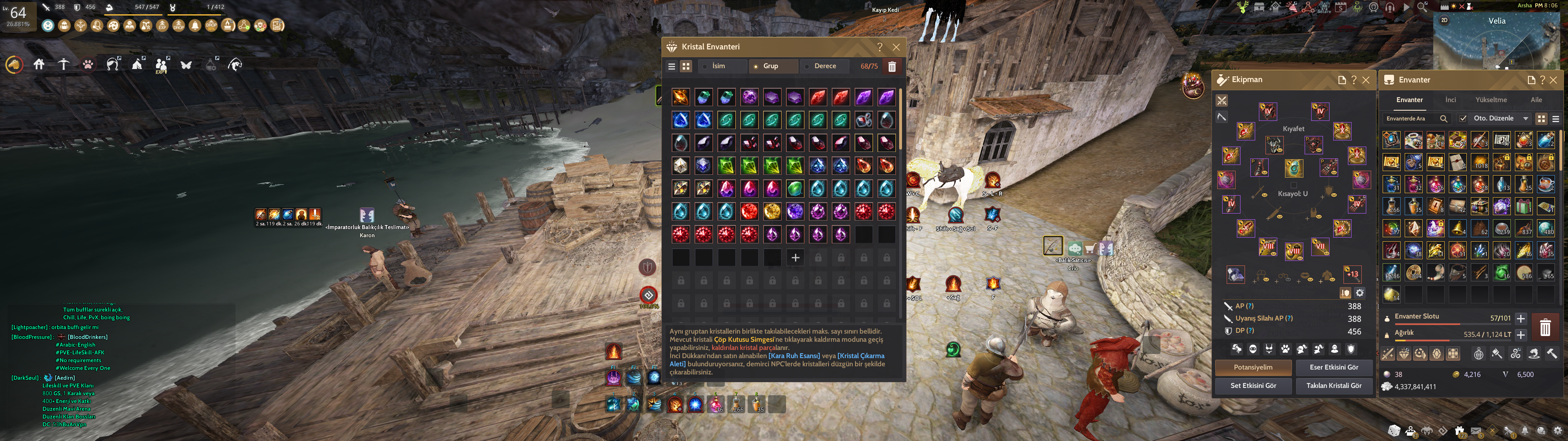Click the Envanterde Ara search field

pyautogui.click(x=1410, y=119)
